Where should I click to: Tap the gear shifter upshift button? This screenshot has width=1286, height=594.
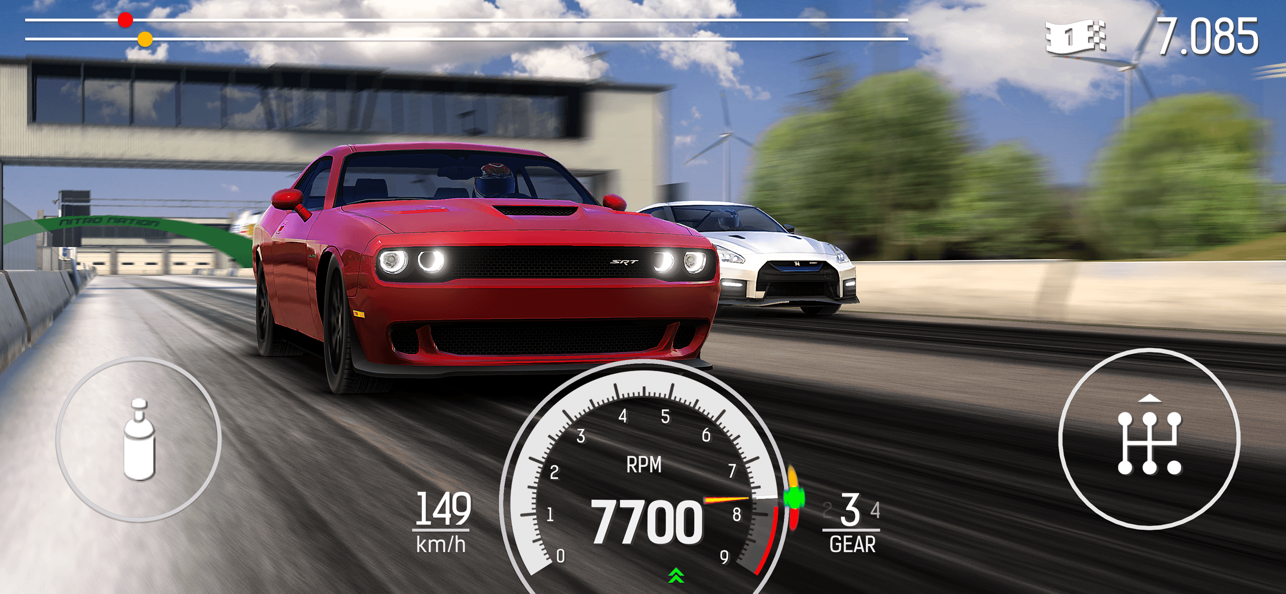pyautogui.click(x=1149, y=440)
